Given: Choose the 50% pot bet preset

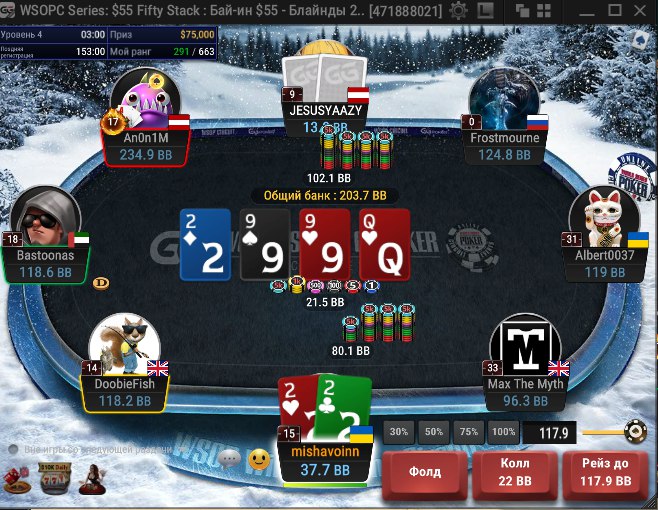Looking at the screenshot, I should coord(434,432).
